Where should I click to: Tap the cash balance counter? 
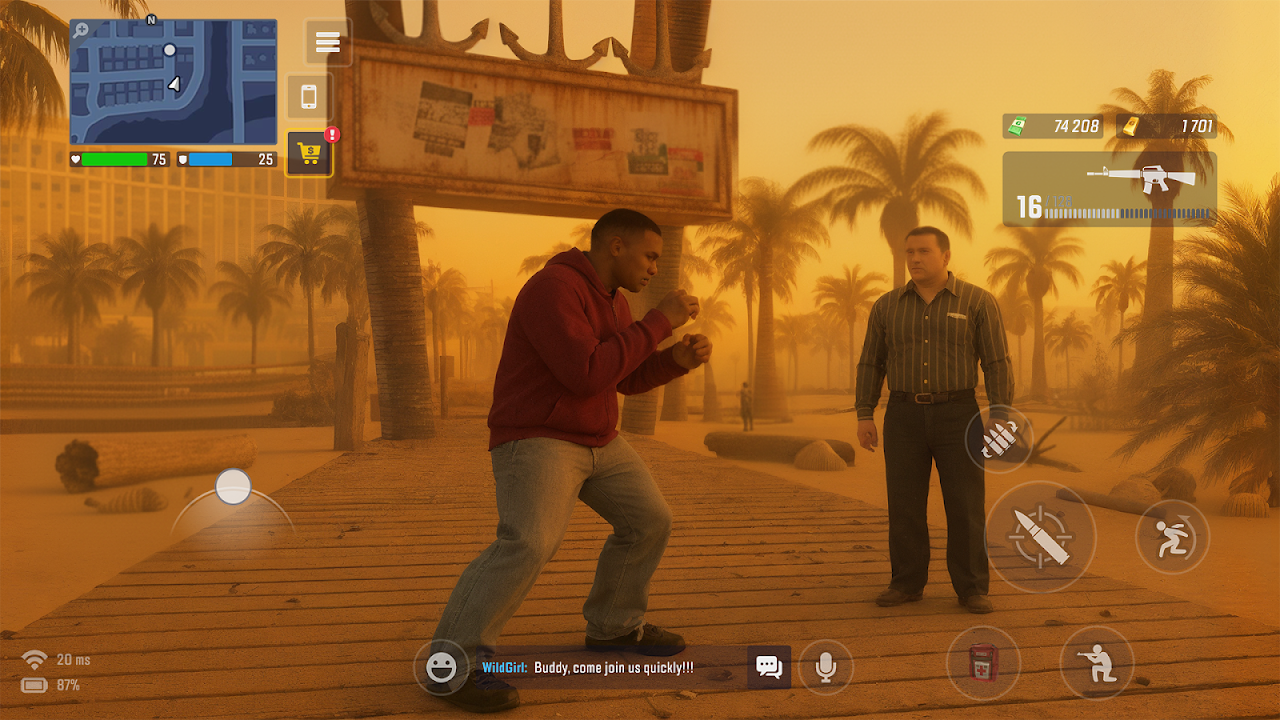tap(1054, 126)
